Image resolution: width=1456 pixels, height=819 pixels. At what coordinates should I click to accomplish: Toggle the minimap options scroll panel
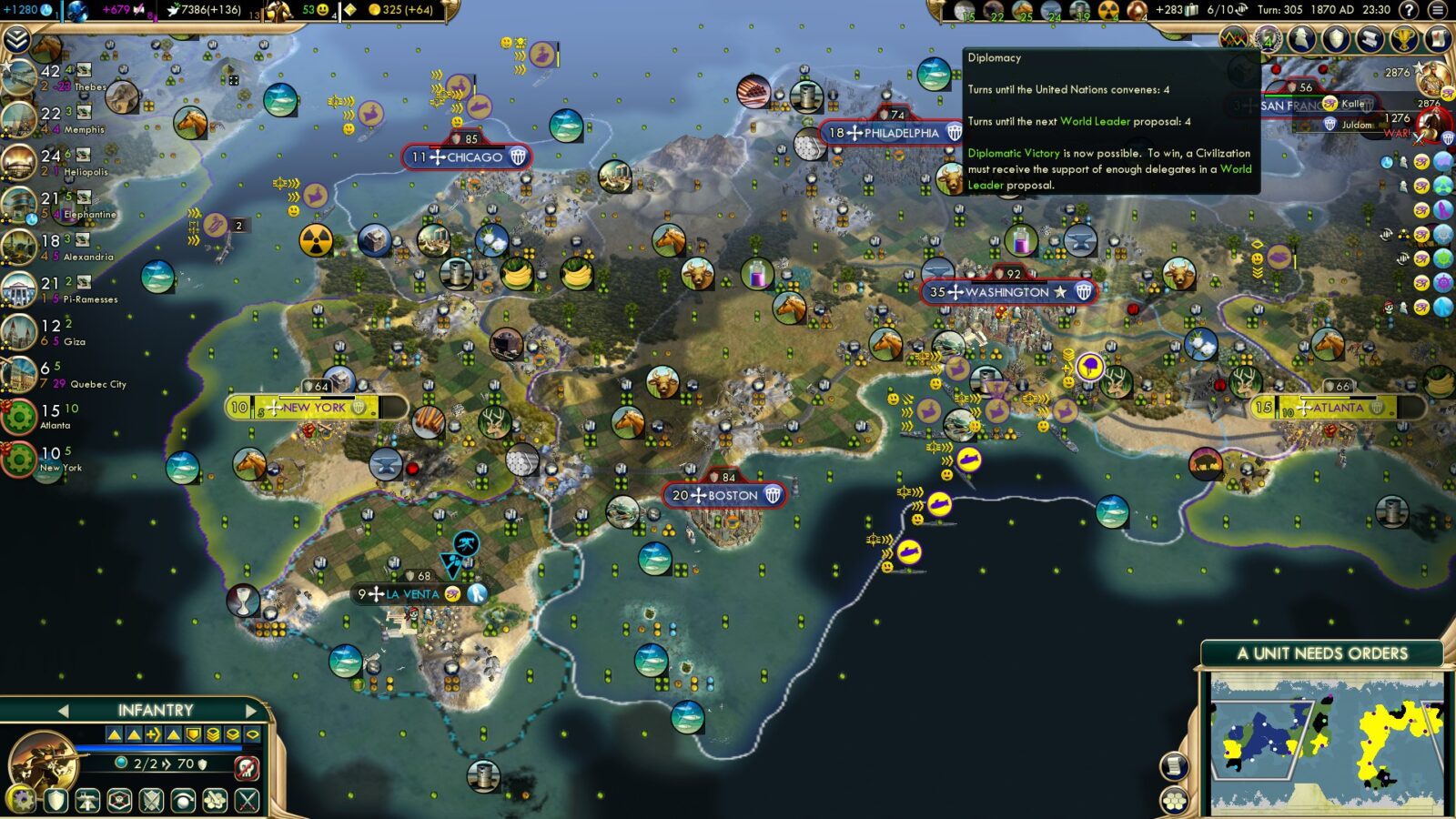tap(1175, 766)
